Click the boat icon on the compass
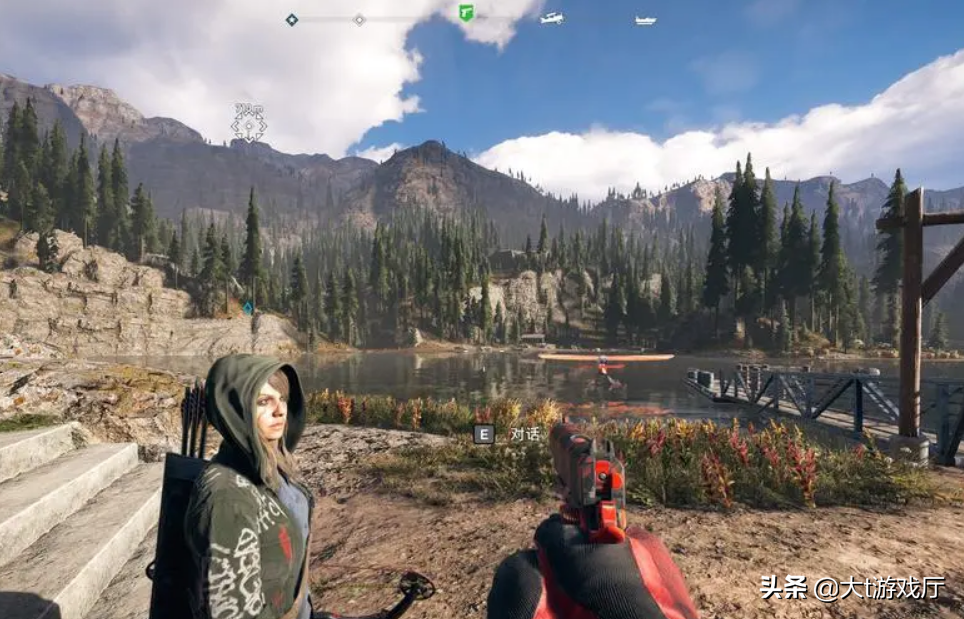This screenshot has width=964, height=619. [645, 20]
